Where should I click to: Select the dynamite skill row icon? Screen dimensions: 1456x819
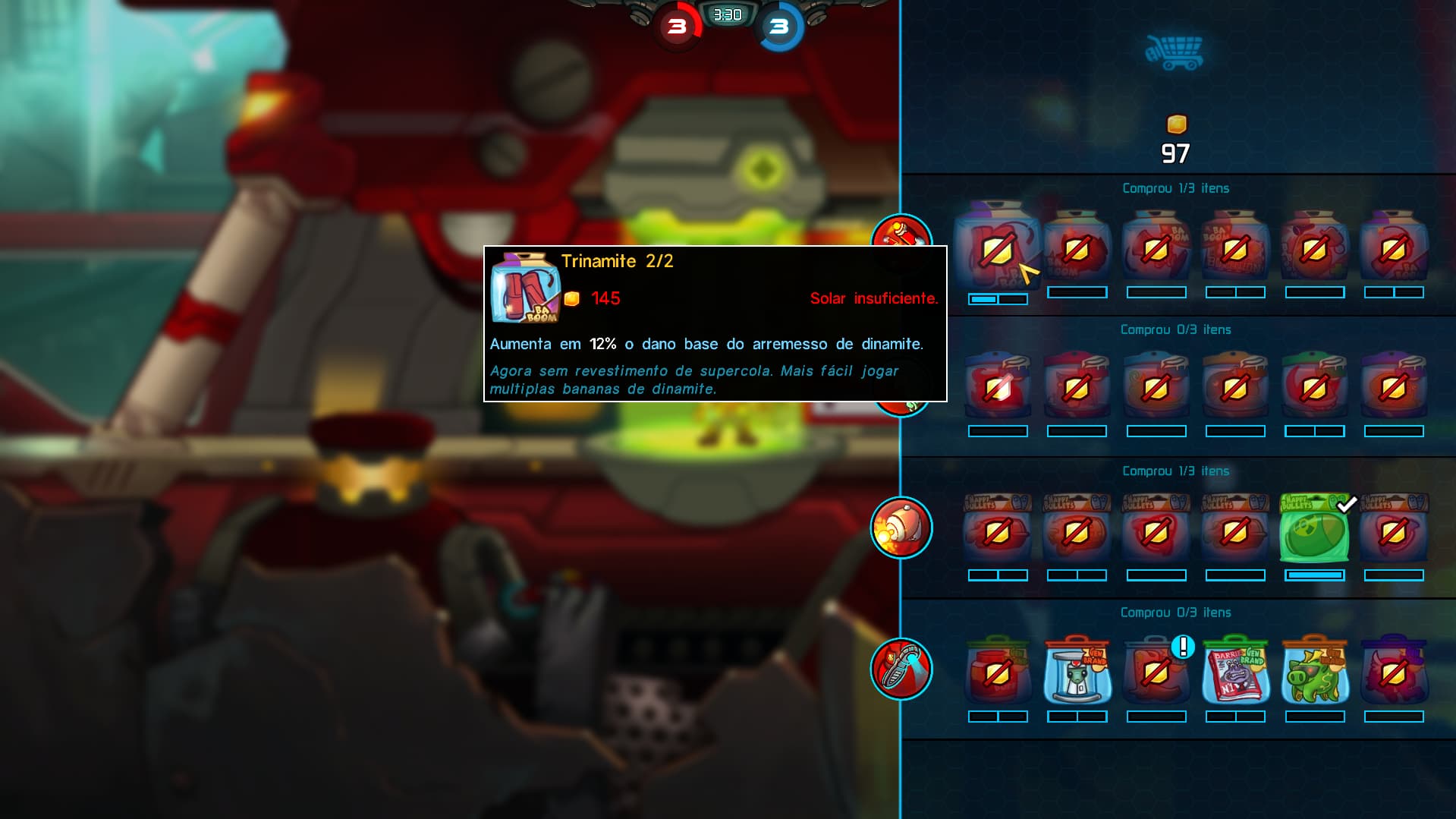(x=901, y=231)
